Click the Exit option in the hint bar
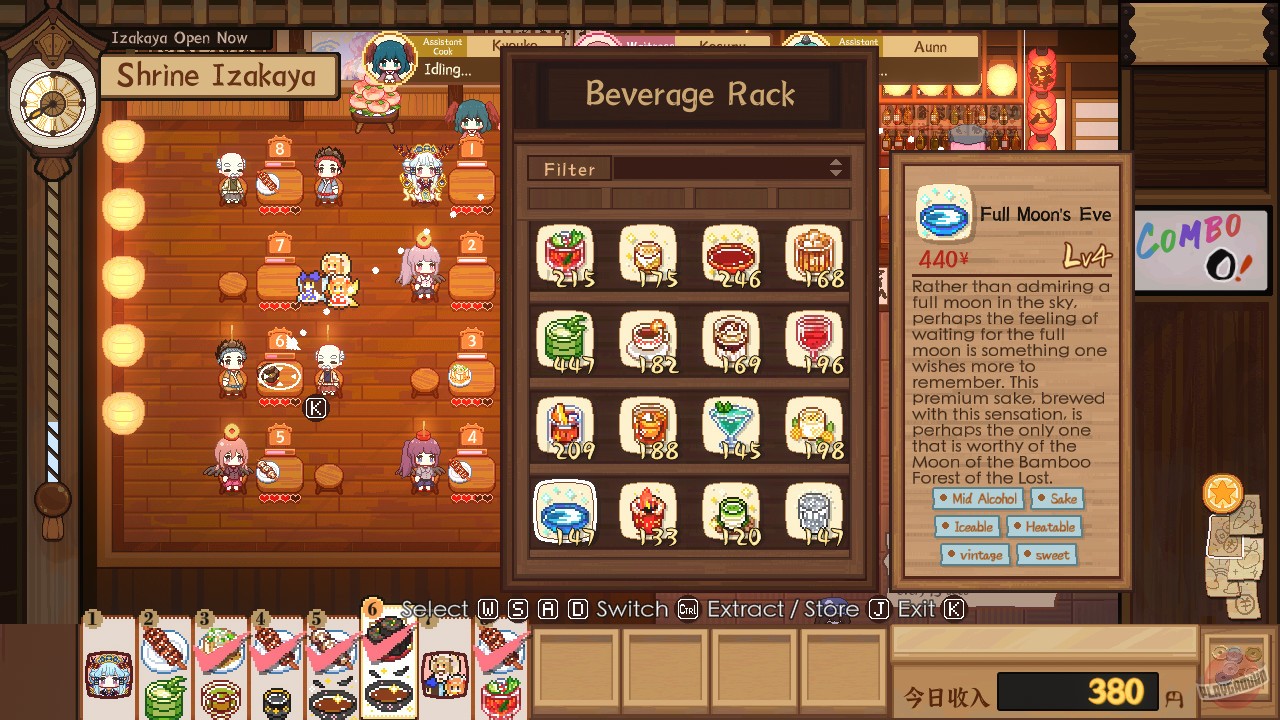The image size is (1280, 720). (912, 609)
